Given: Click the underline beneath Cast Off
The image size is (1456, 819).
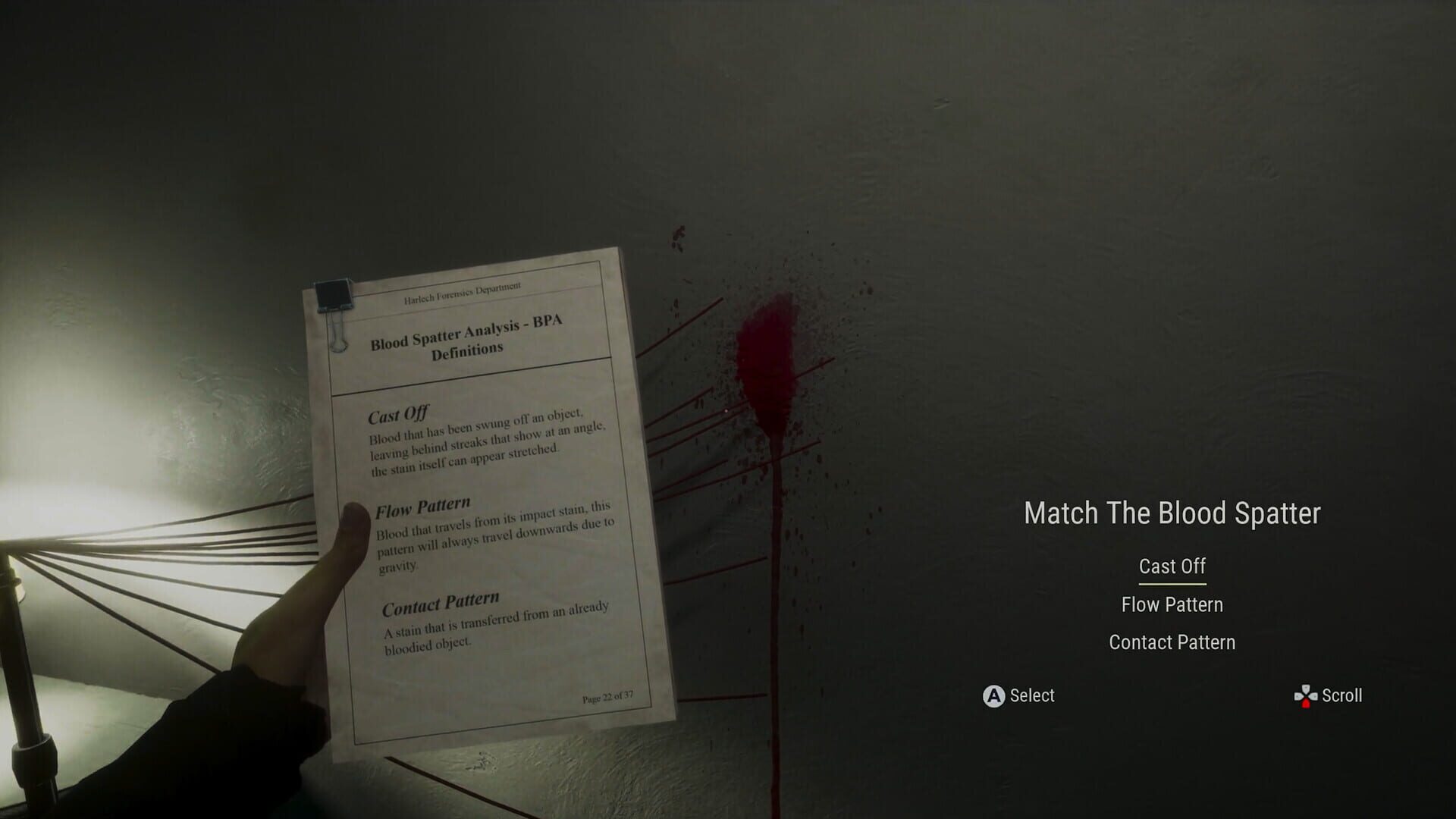Looking at the screenshot, I should pyautogui.click(x=1172, y=585).
